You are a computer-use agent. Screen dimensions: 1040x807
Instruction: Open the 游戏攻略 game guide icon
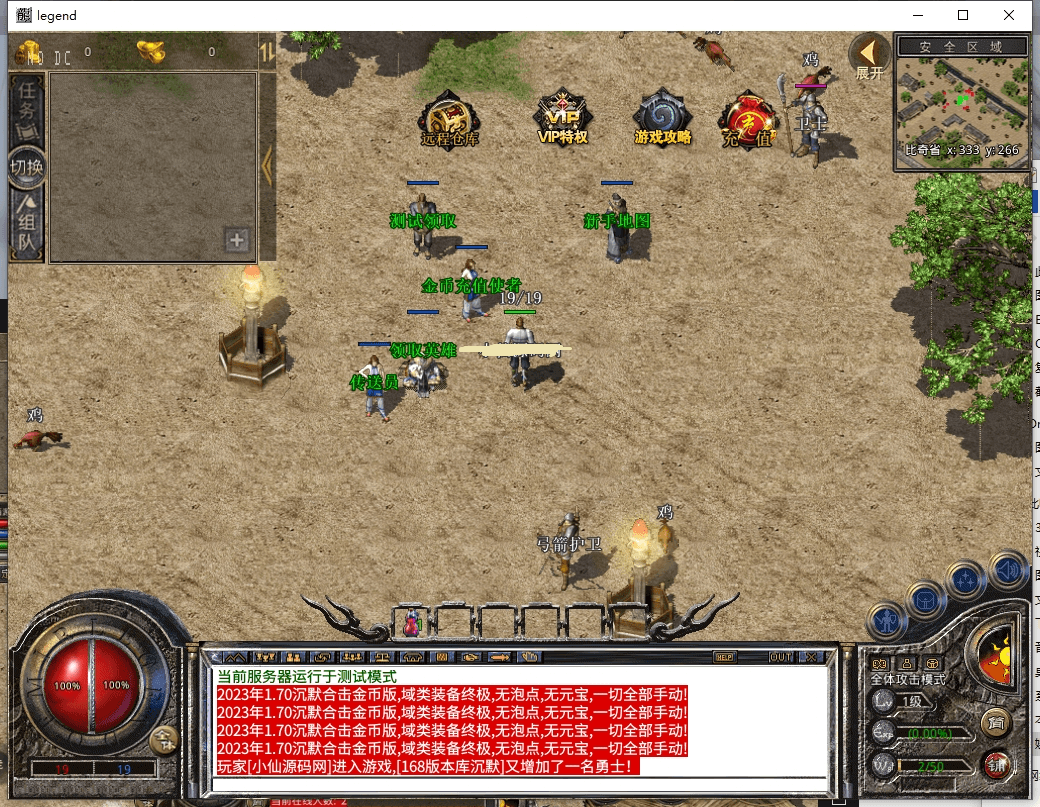click(x=662, y=119)
